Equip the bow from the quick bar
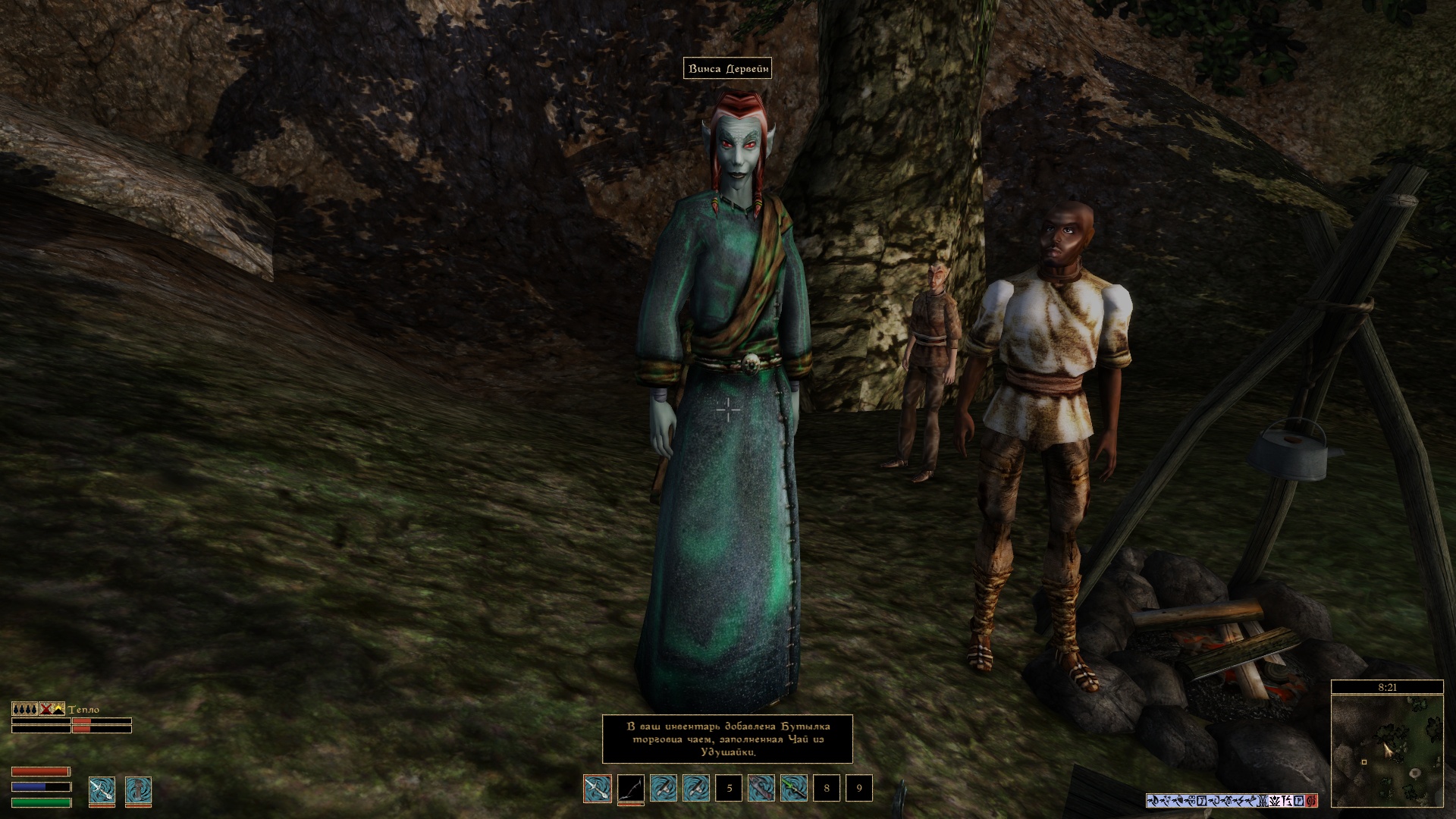Screen dimensions: 1456x819 [630, 789]
